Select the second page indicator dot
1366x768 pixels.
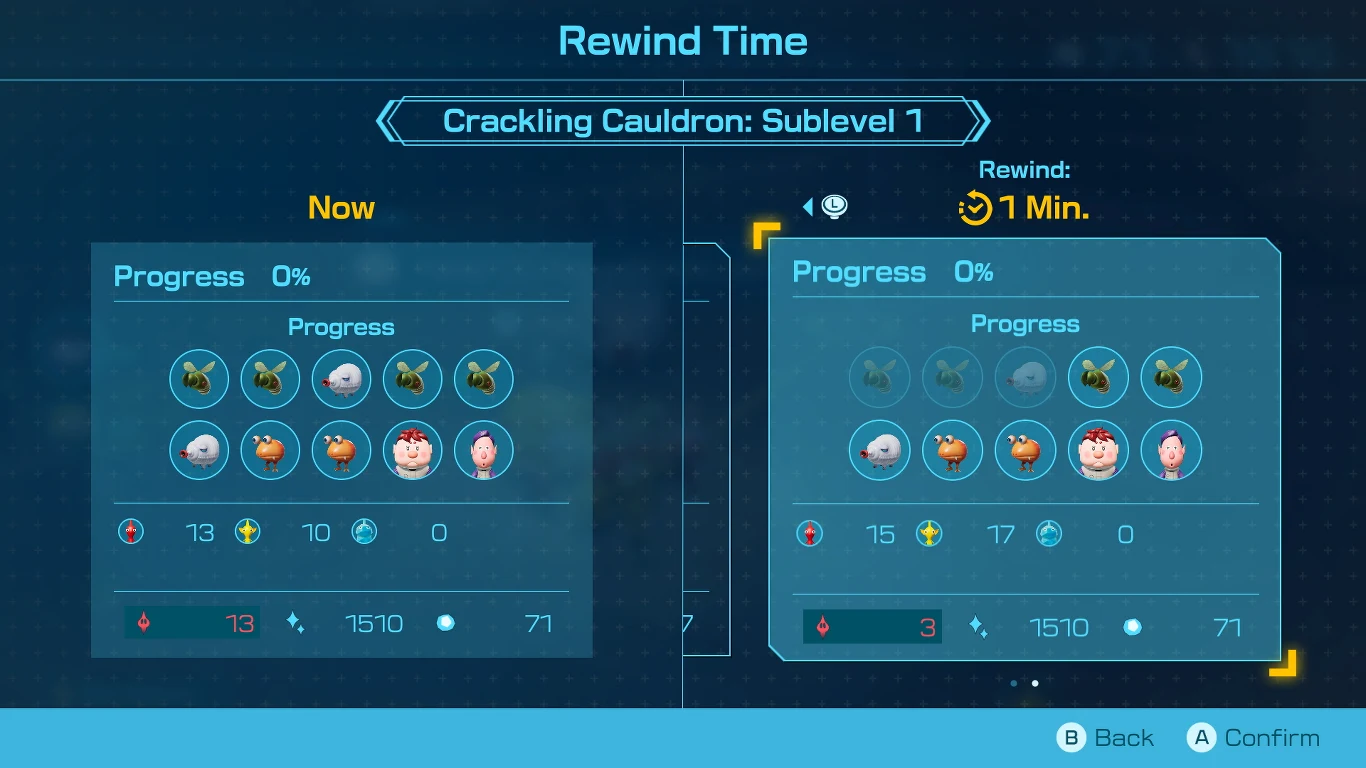click(x=1035, y=683)
